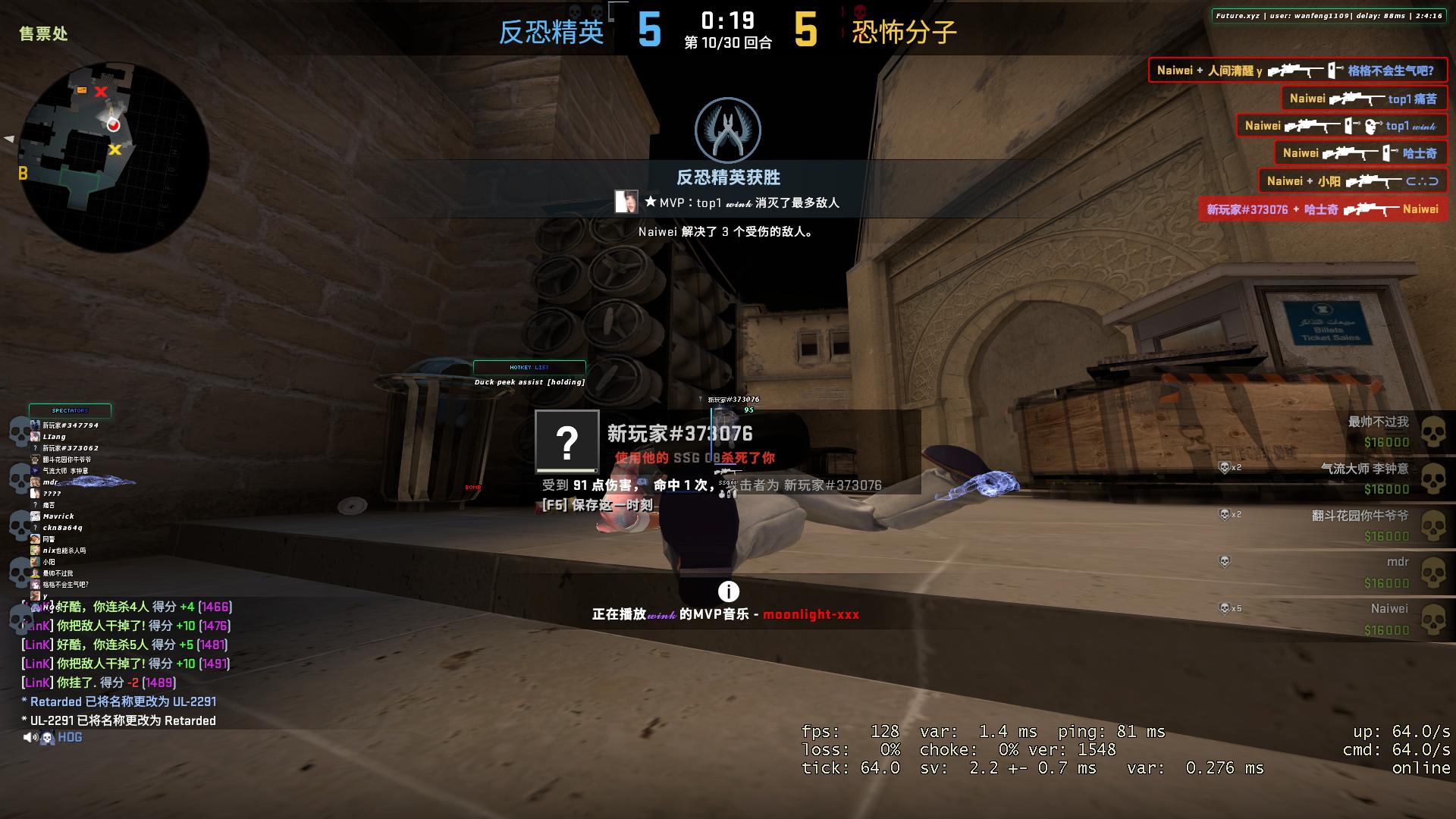The width and height of the screenshot is (1456, 819).
Task: Select the MVP player avatar for top1 wink
Action: coord(626,202)
